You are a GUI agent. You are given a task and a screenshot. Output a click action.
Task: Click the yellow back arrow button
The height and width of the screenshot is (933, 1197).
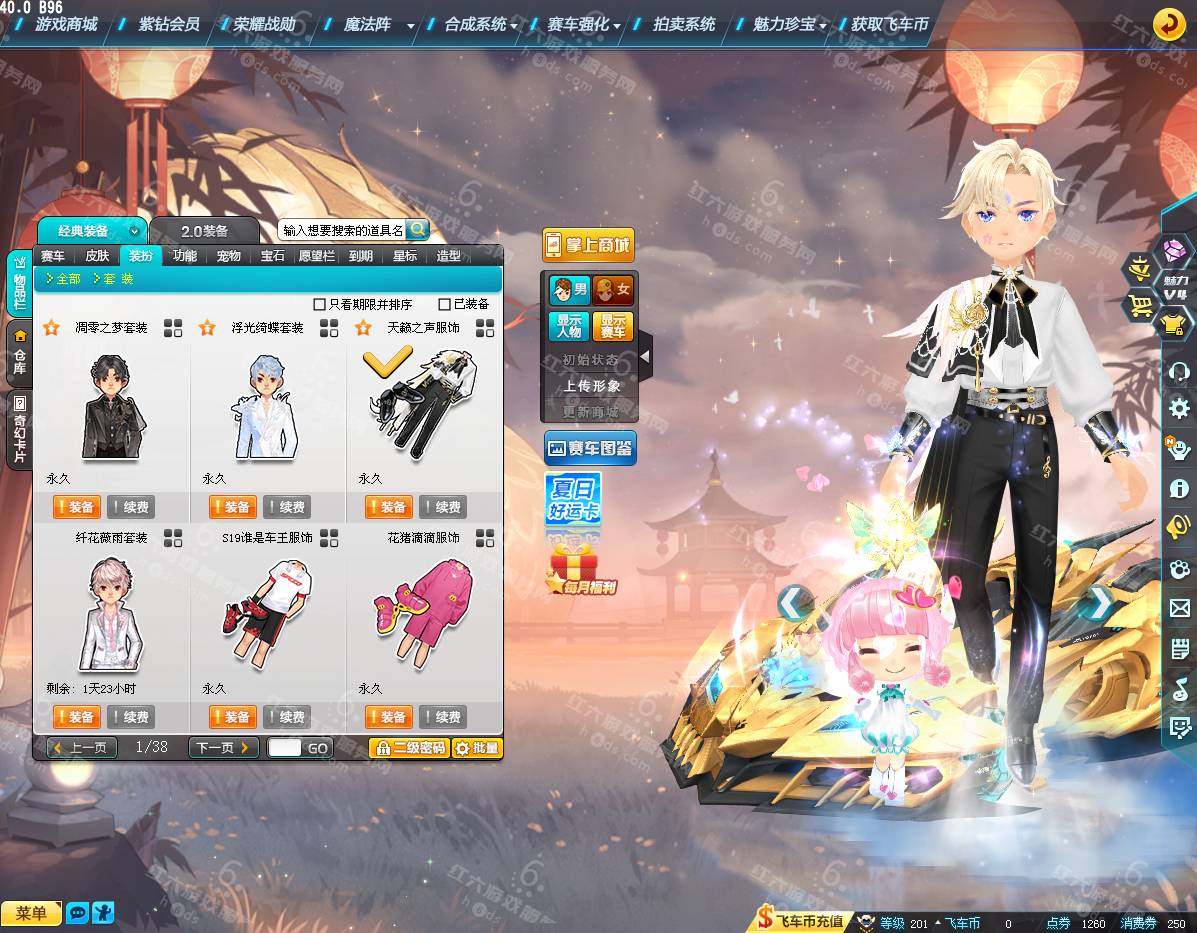[1169, 24]
